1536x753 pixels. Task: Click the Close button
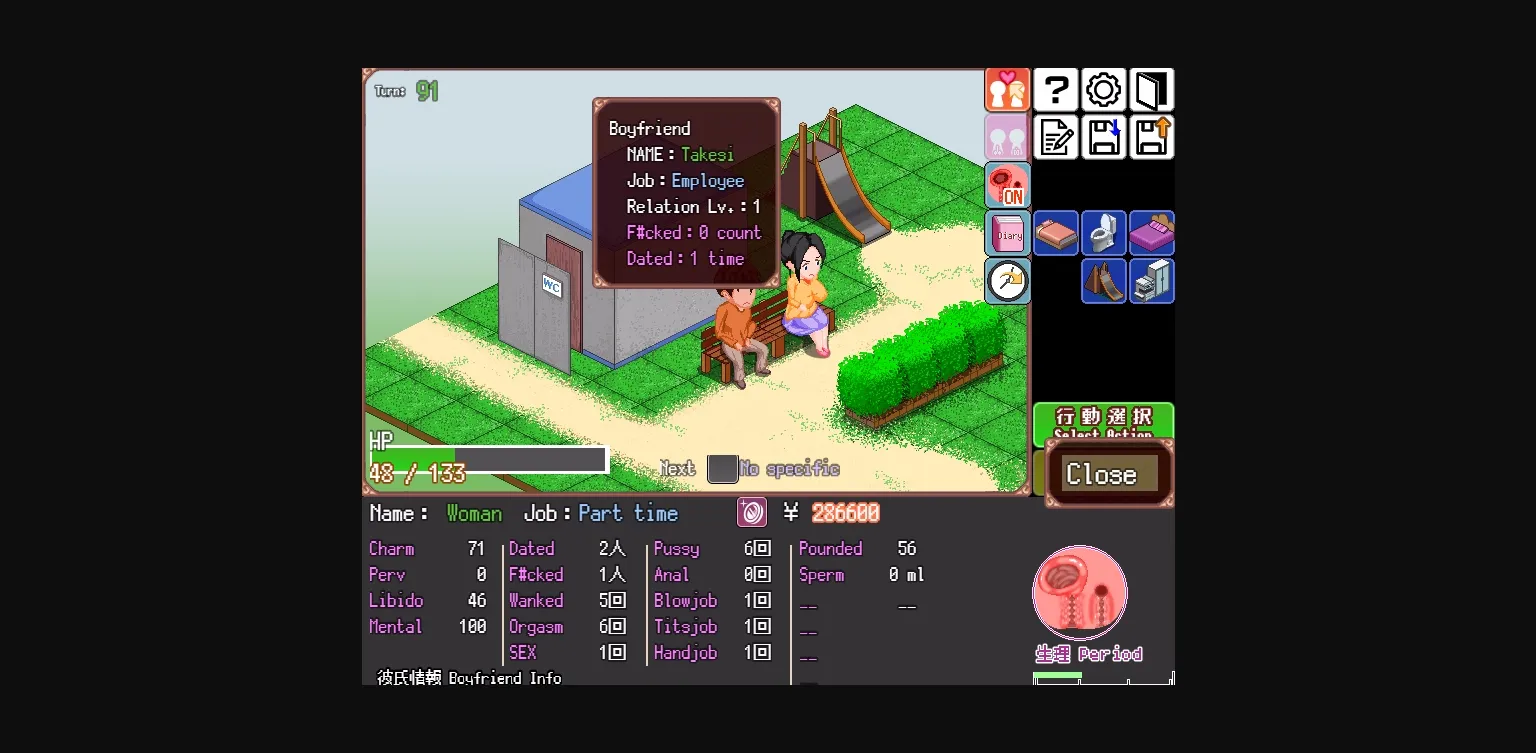1105,474
